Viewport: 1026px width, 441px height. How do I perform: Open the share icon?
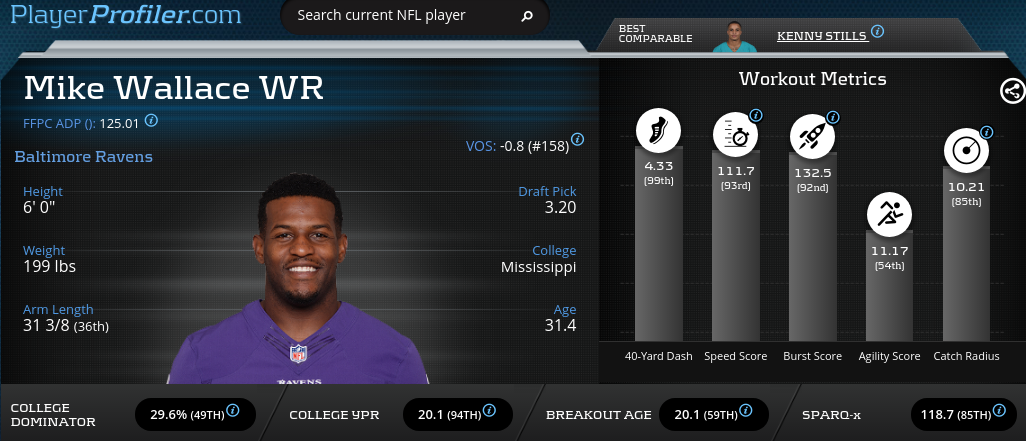click(x=1011, y=91)
